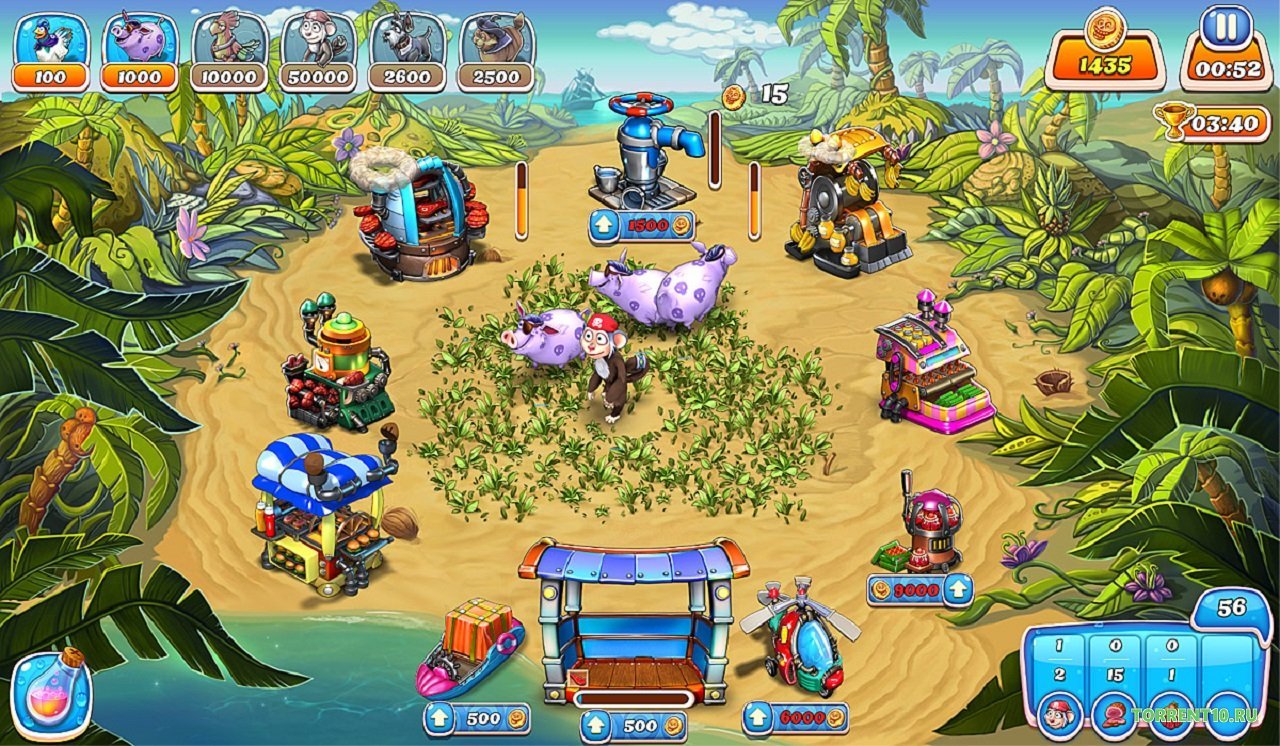Viewport: 1280px width, 746px height.
Task: Select the parrot costing 10000 coins
Action: click(229, 51)
